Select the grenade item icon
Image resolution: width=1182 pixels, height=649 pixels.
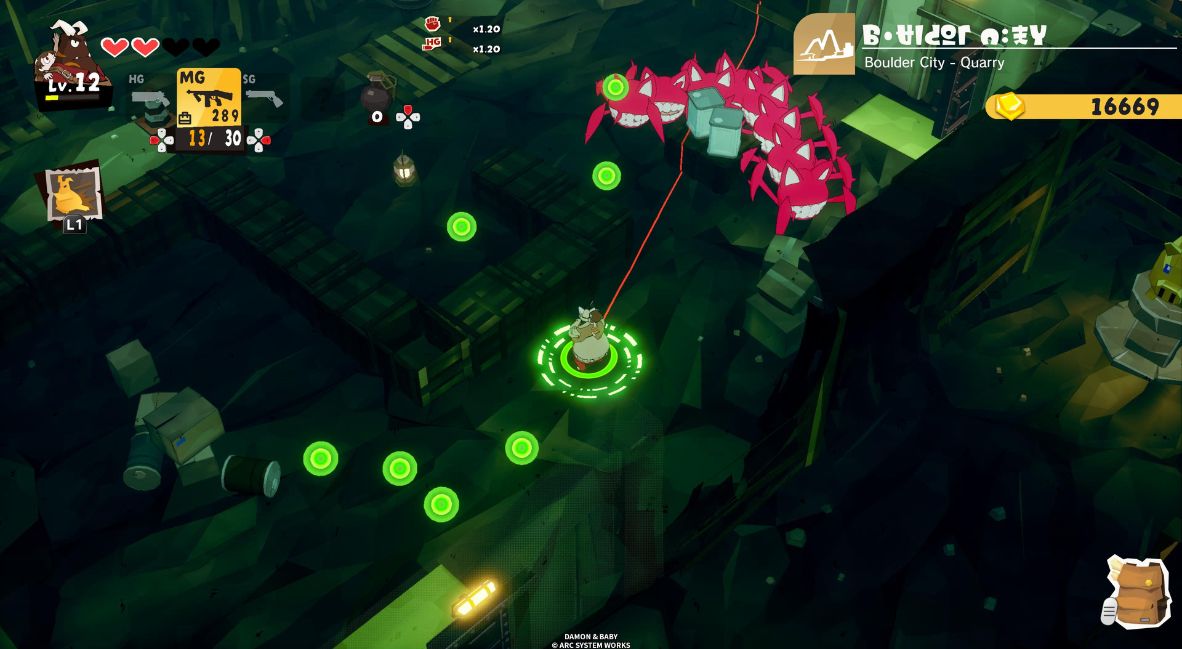(377, 94)
